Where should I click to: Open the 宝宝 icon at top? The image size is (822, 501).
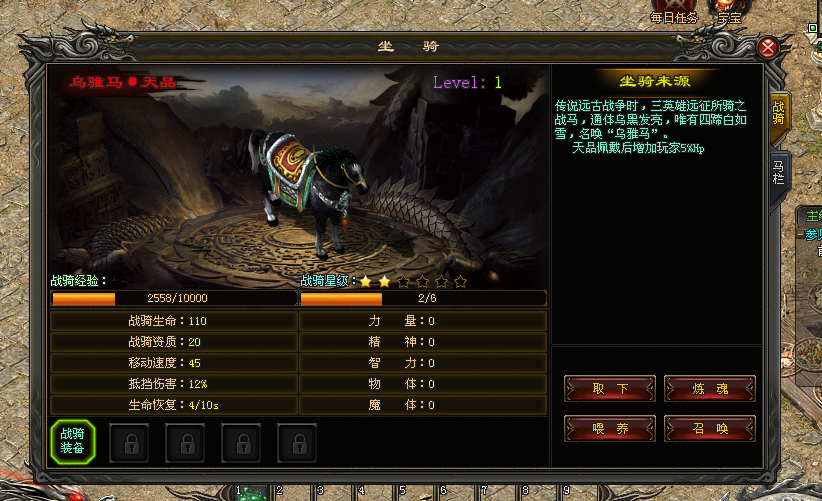tap(729, 10)
